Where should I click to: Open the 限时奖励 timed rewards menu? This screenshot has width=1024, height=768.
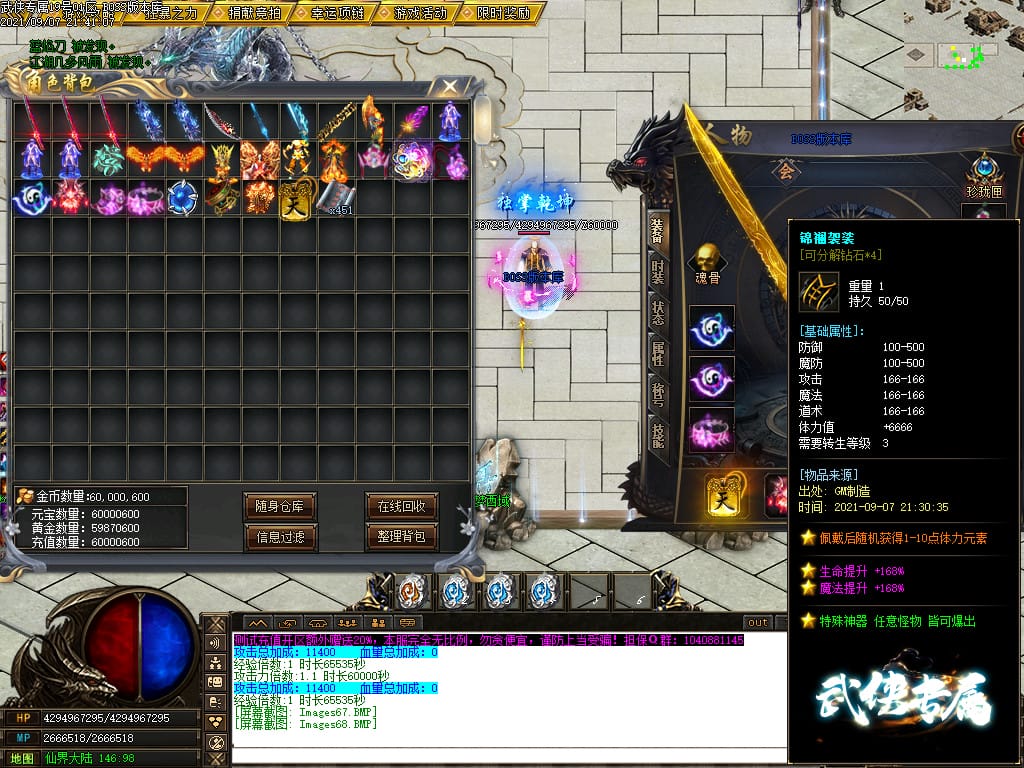pos(503,13)
